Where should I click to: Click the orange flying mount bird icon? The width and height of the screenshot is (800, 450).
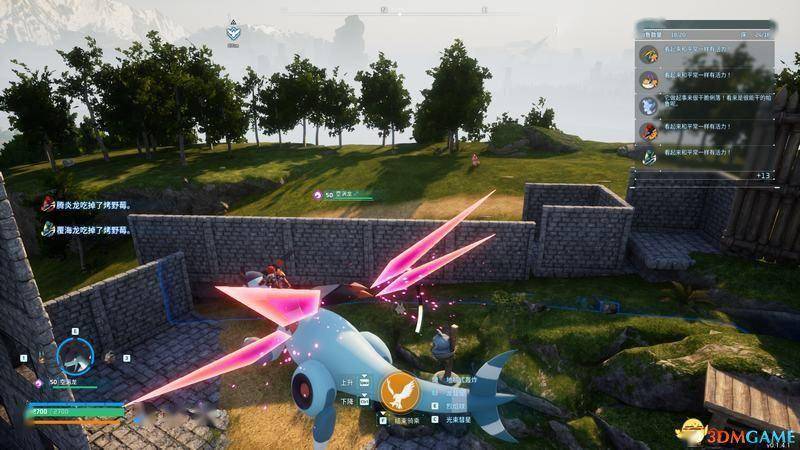(399, 394)
